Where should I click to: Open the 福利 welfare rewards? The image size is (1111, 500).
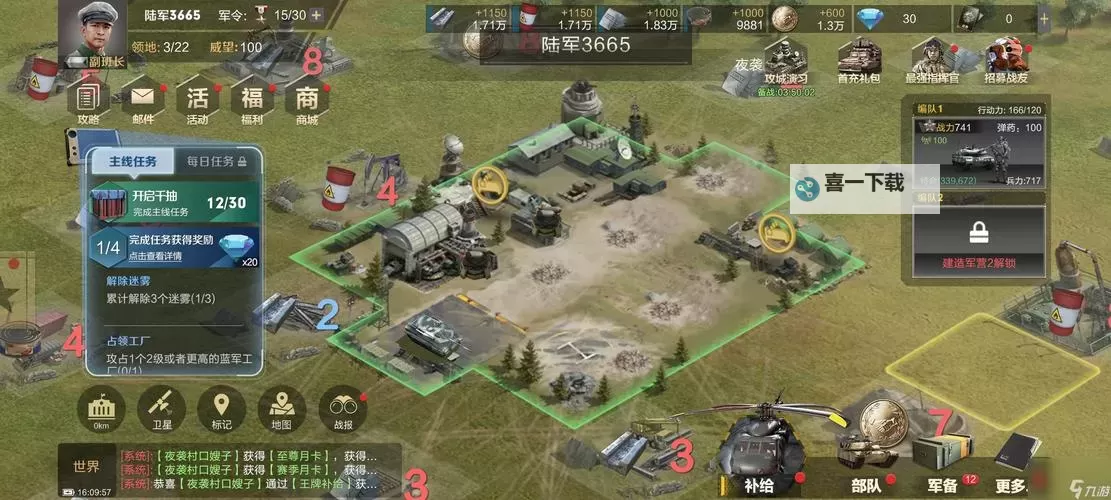[x=252, y=99]
